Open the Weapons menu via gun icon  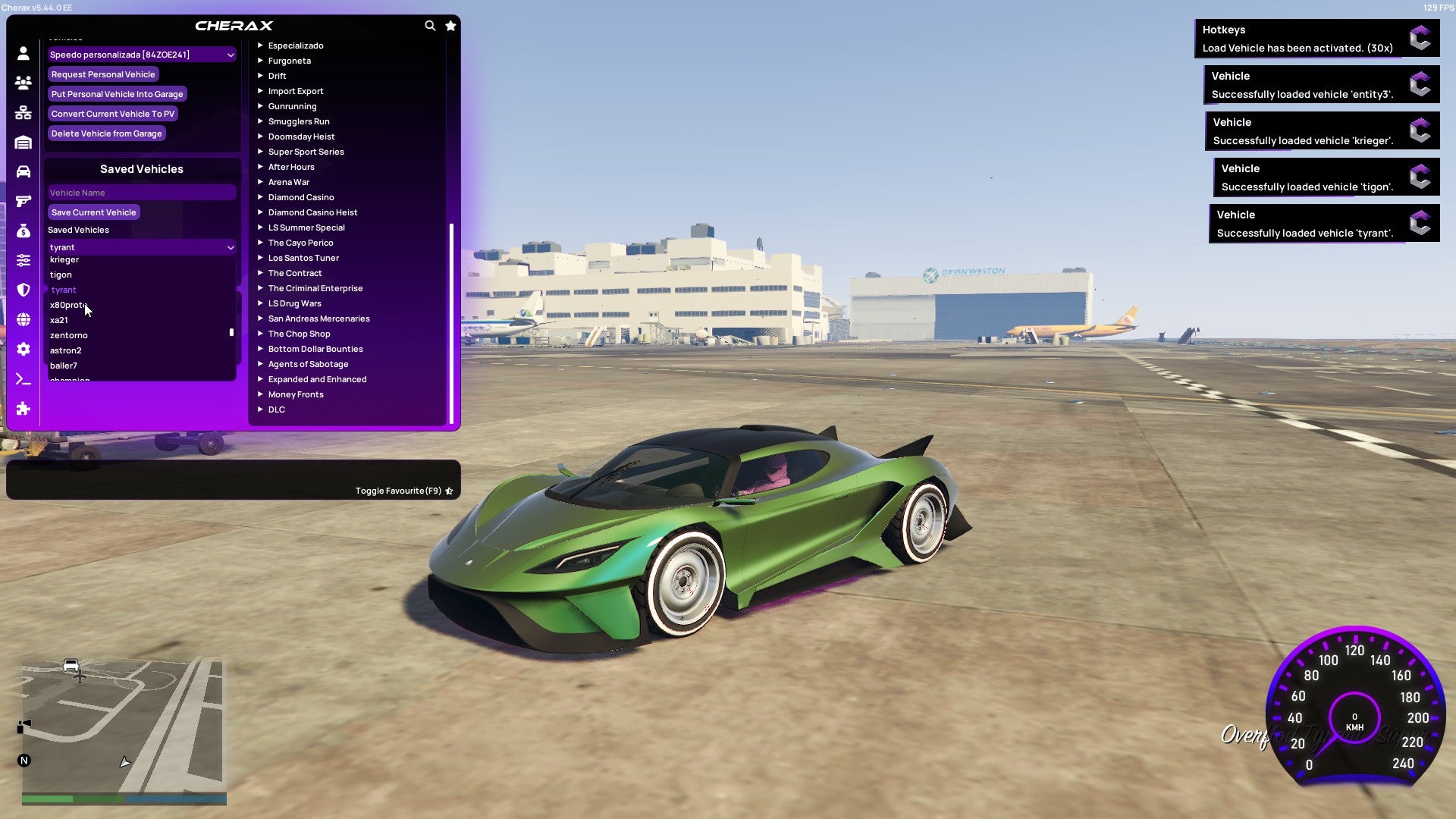[23, 200]
